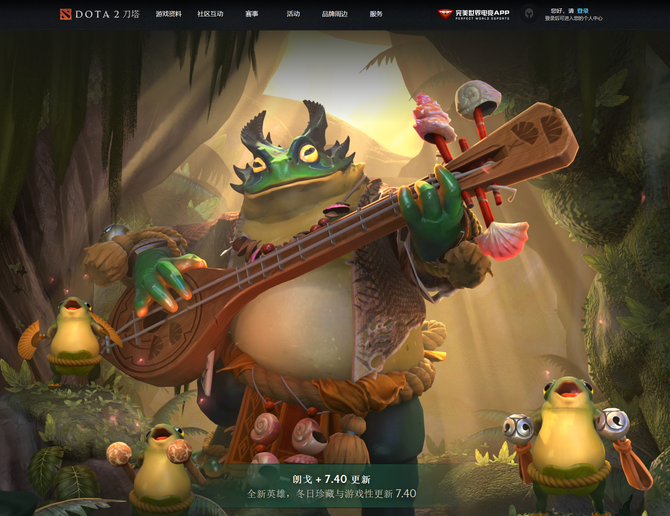Click the DOTA 2 刀塔 logo
Image resolution: width=670 pixels, height=516 pixels.
coord(98,14)
